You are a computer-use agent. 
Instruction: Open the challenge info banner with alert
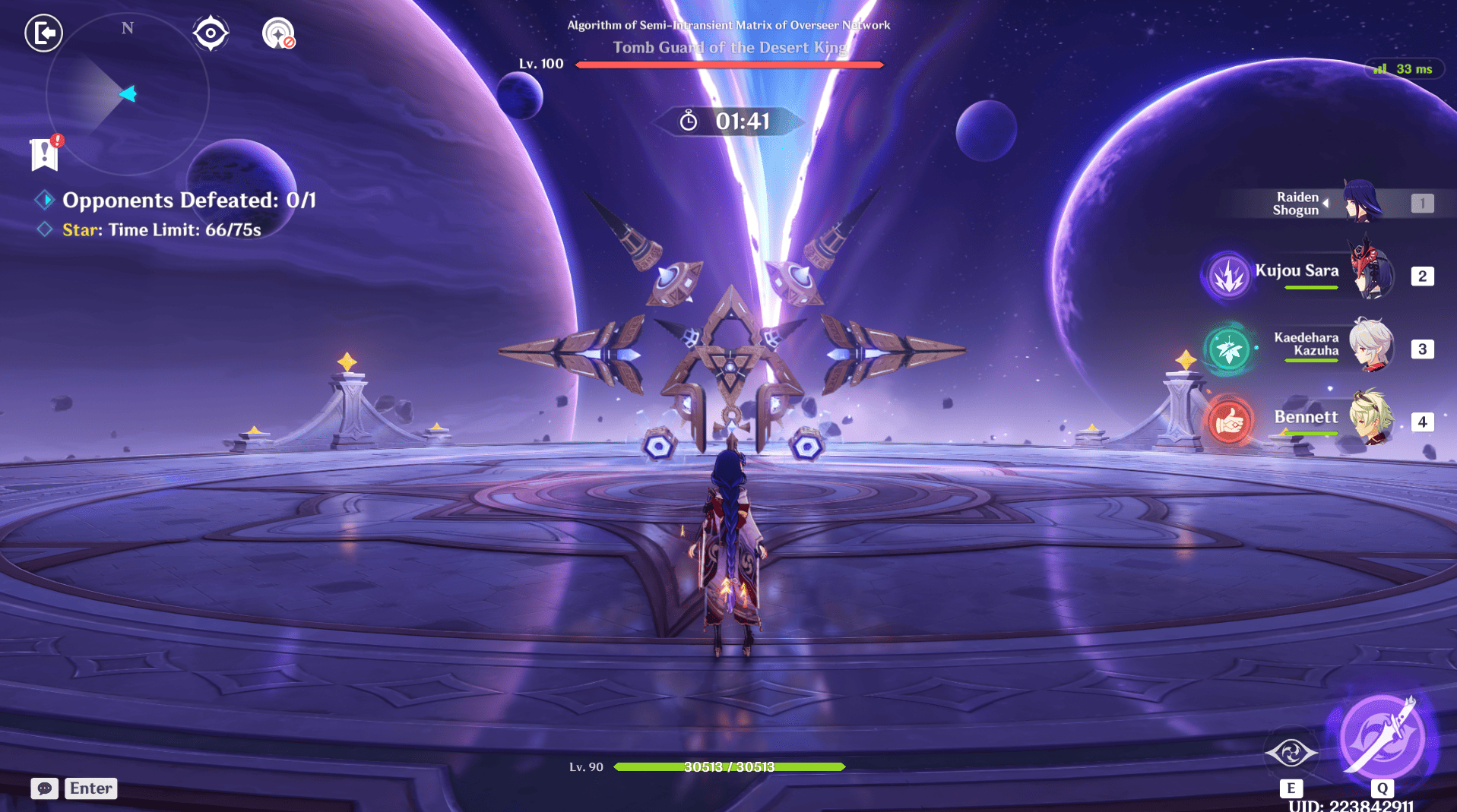(x=45, y=154)
